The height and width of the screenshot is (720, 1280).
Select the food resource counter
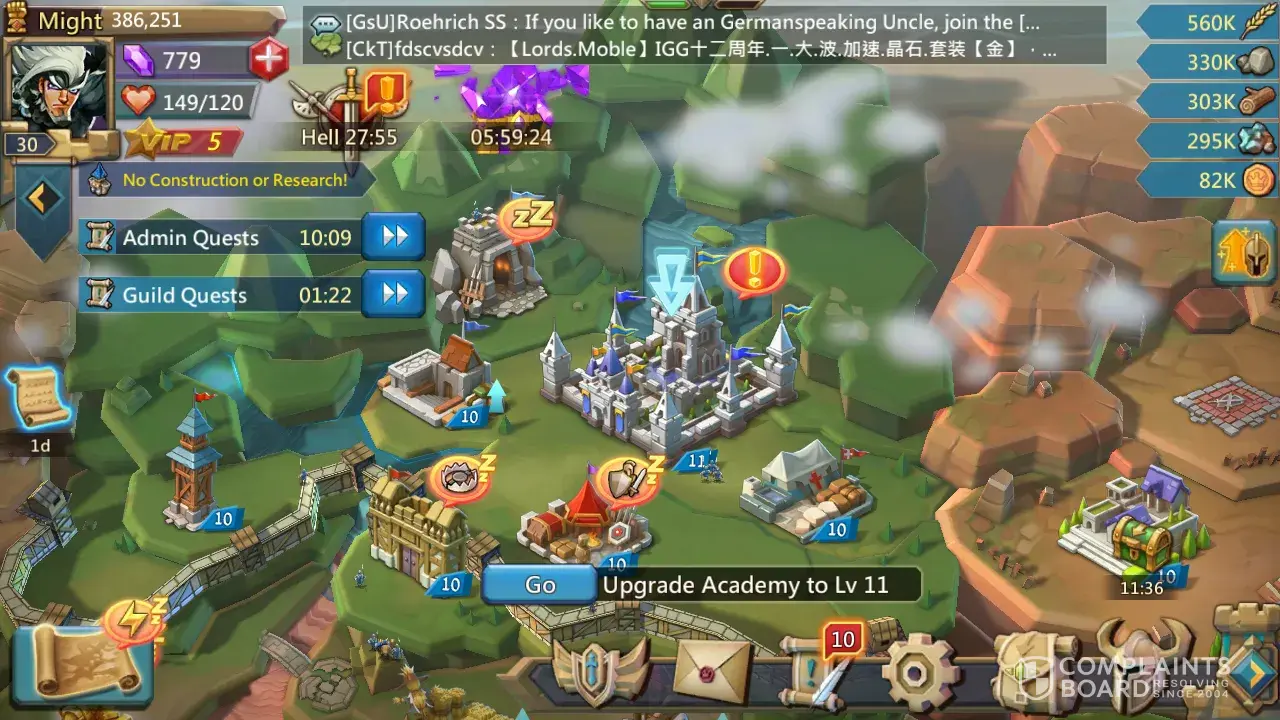pyautogui.click(x=1208, y=22)
